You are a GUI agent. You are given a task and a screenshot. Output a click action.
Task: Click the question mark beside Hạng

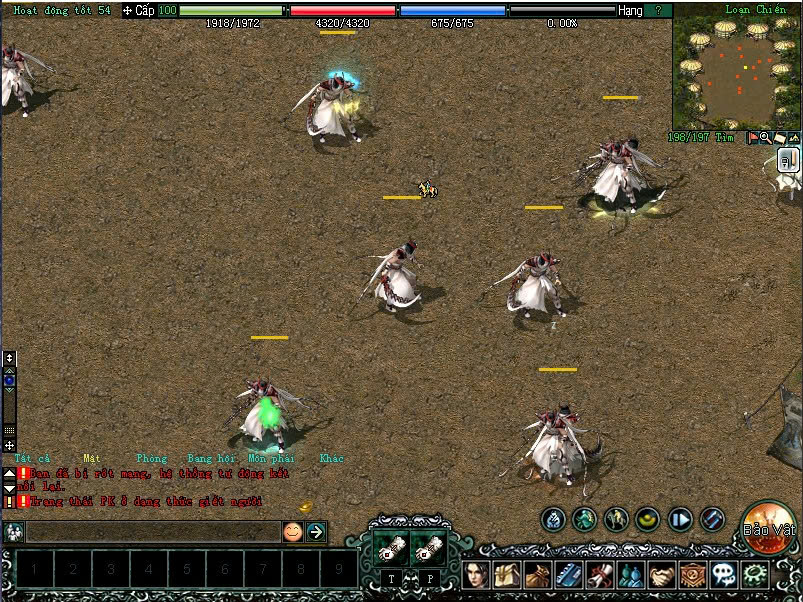[657, 10]
